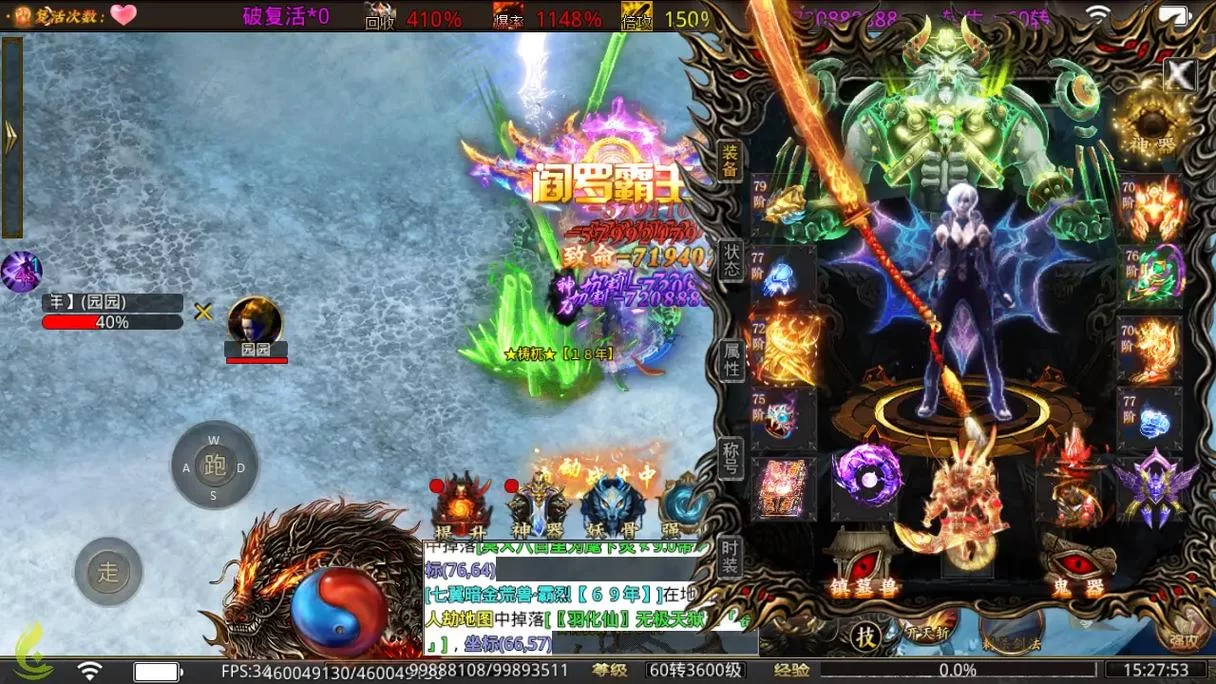Switch to the 时装 fashion tab
The image size is (1216, 684).
coord(732,556)
